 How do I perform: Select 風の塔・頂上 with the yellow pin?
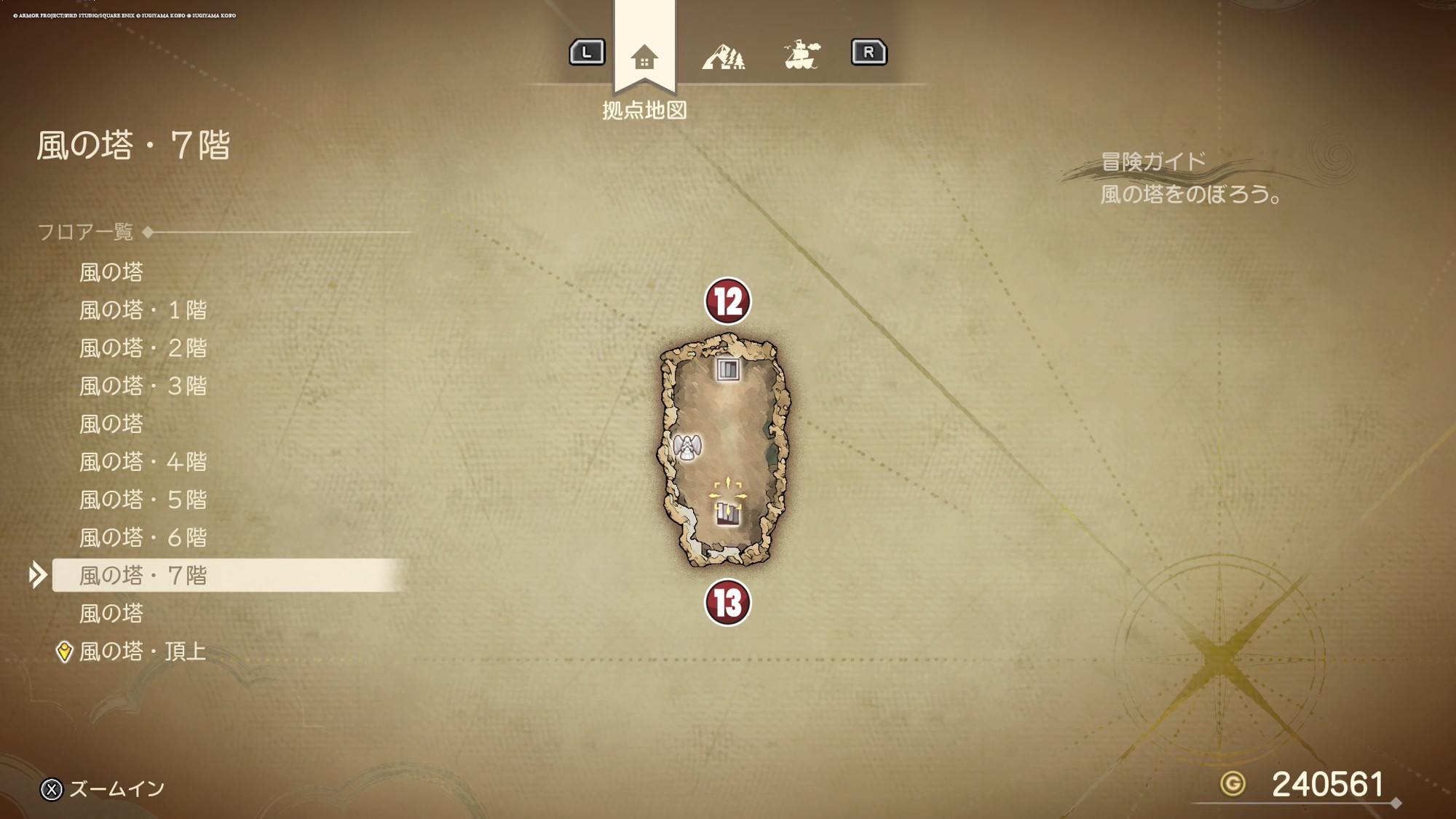[142, 651]
